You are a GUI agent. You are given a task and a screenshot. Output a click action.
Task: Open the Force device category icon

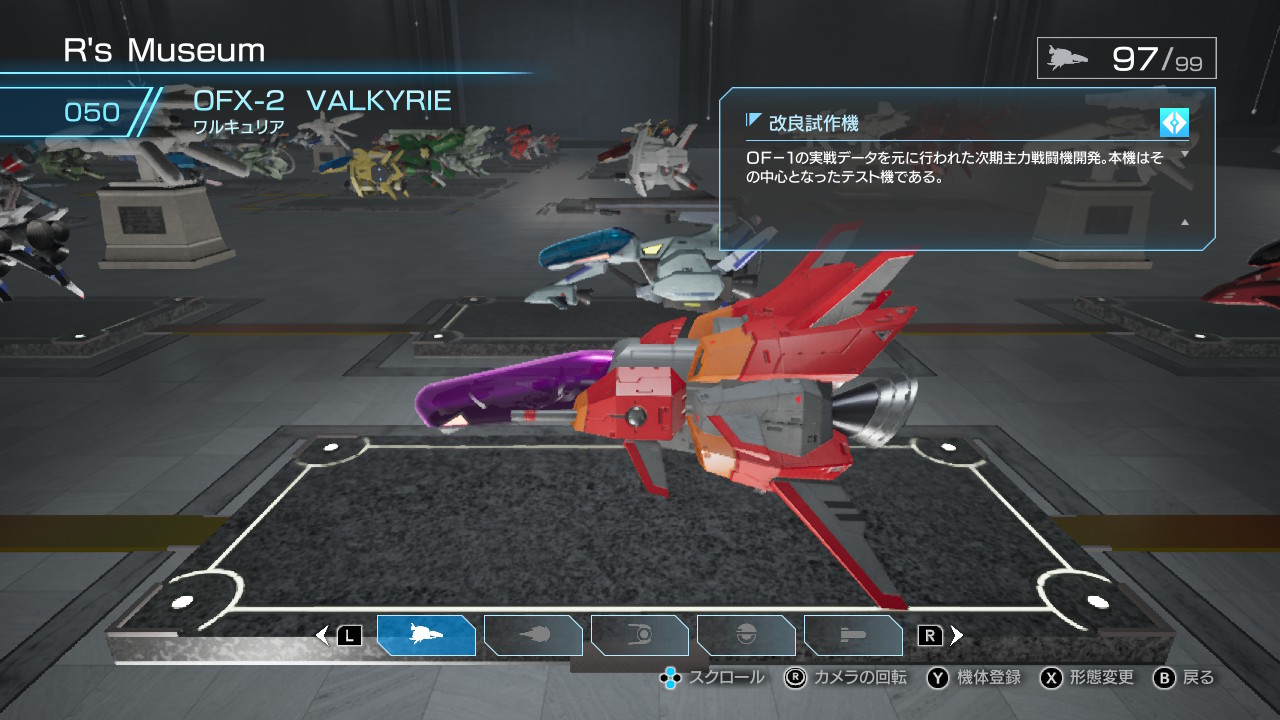(640, 633)
